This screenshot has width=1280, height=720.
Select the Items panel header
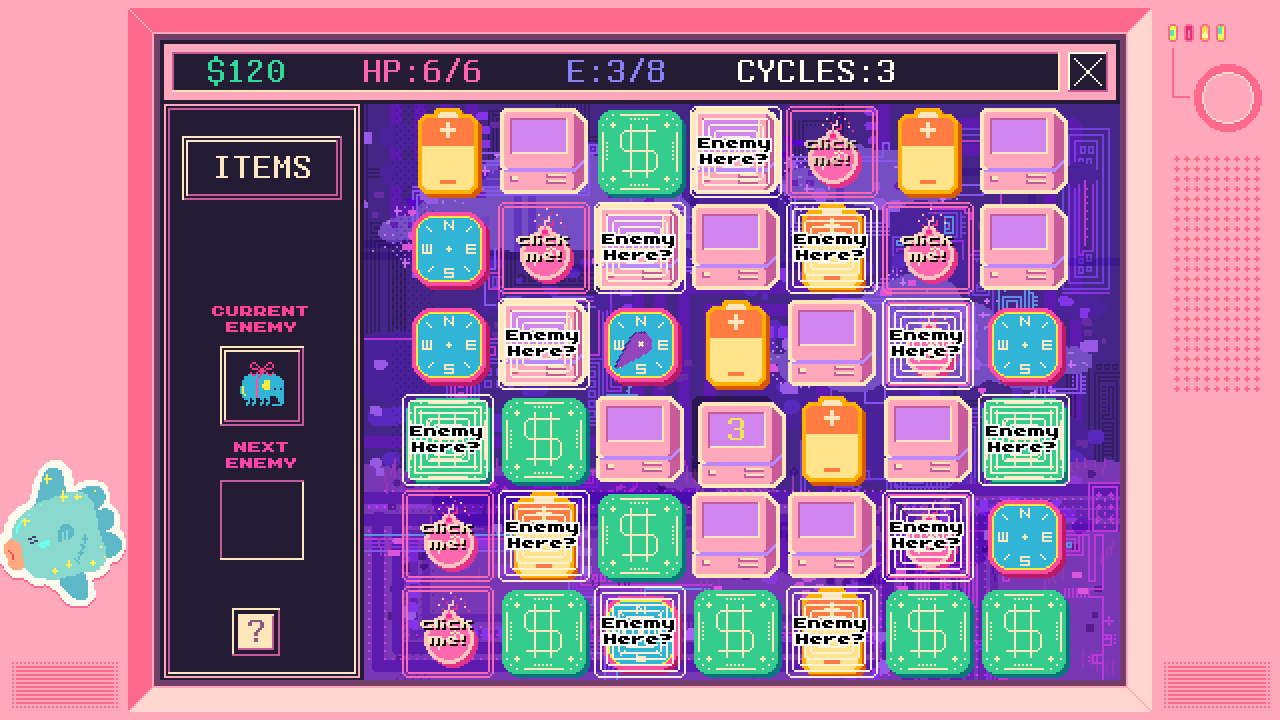point(261,167)
